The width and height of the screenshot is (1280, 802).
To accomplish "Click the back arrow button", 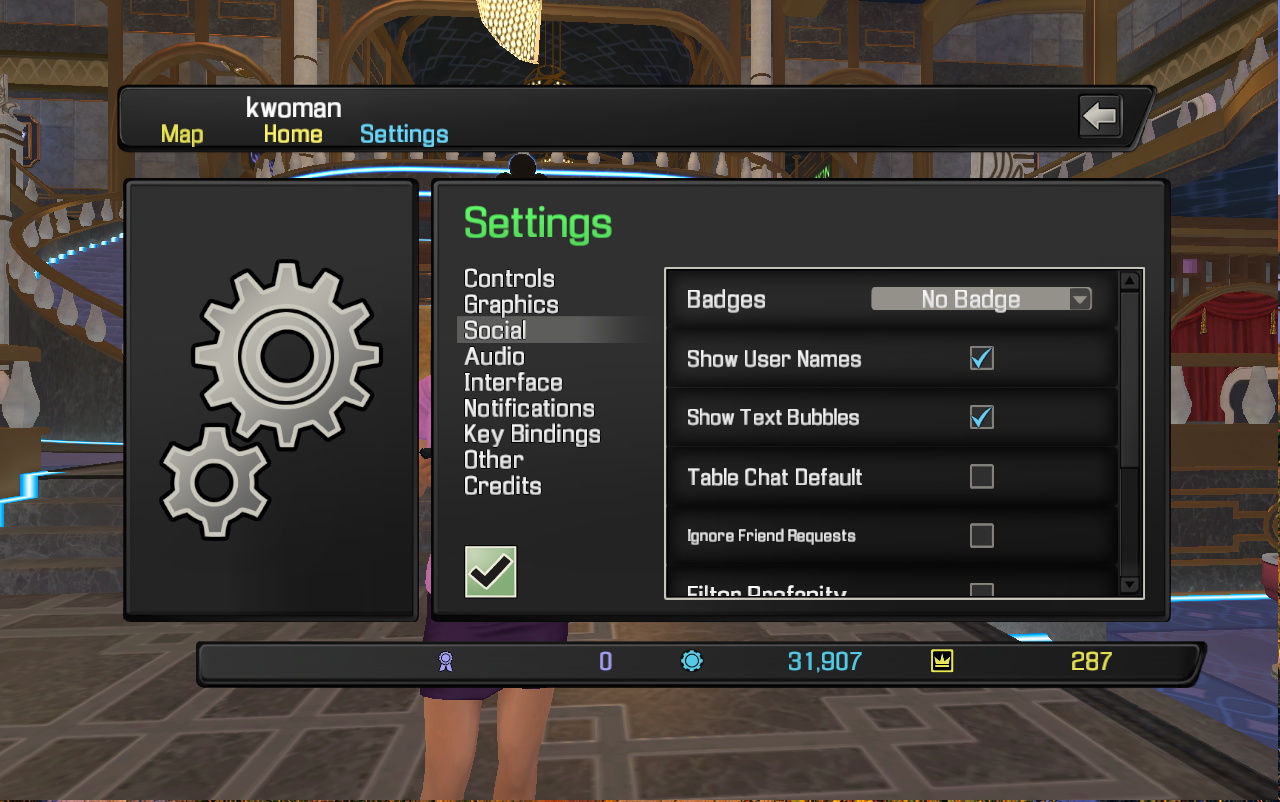I will click(1100, 117).
